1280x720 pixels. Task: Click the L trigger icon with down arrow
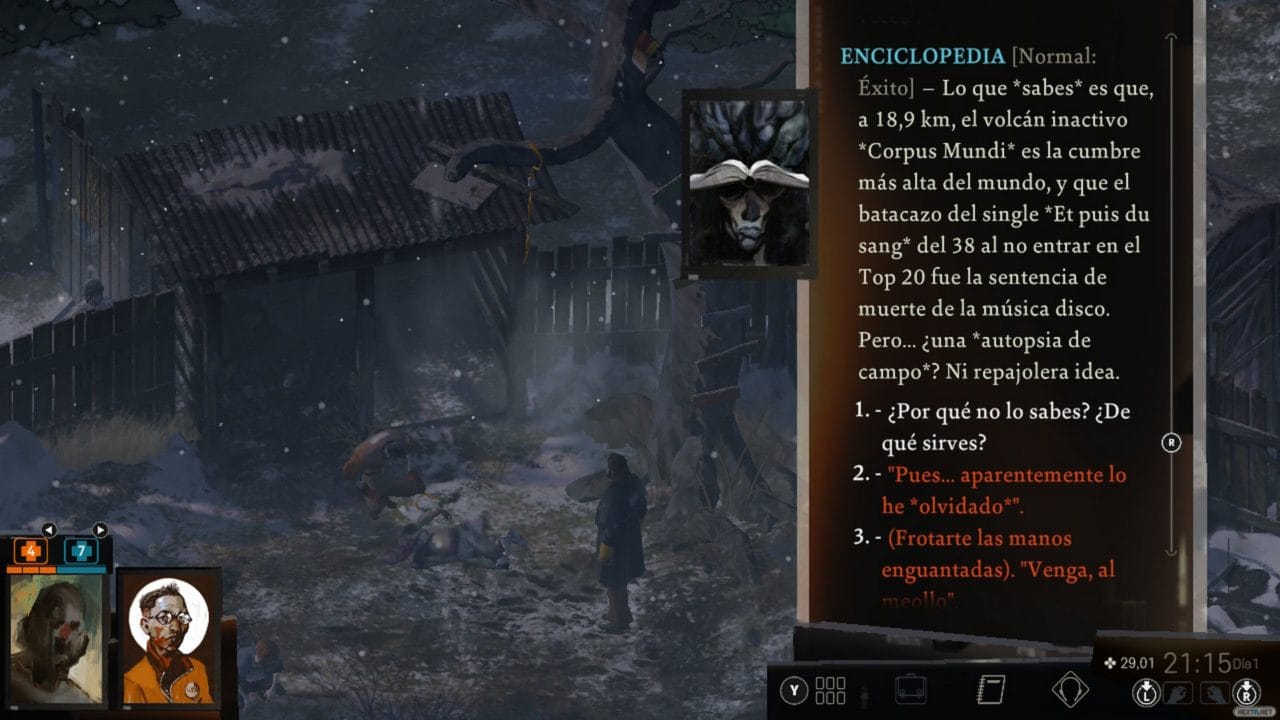pyautogui.click(x=1148, y=690)
